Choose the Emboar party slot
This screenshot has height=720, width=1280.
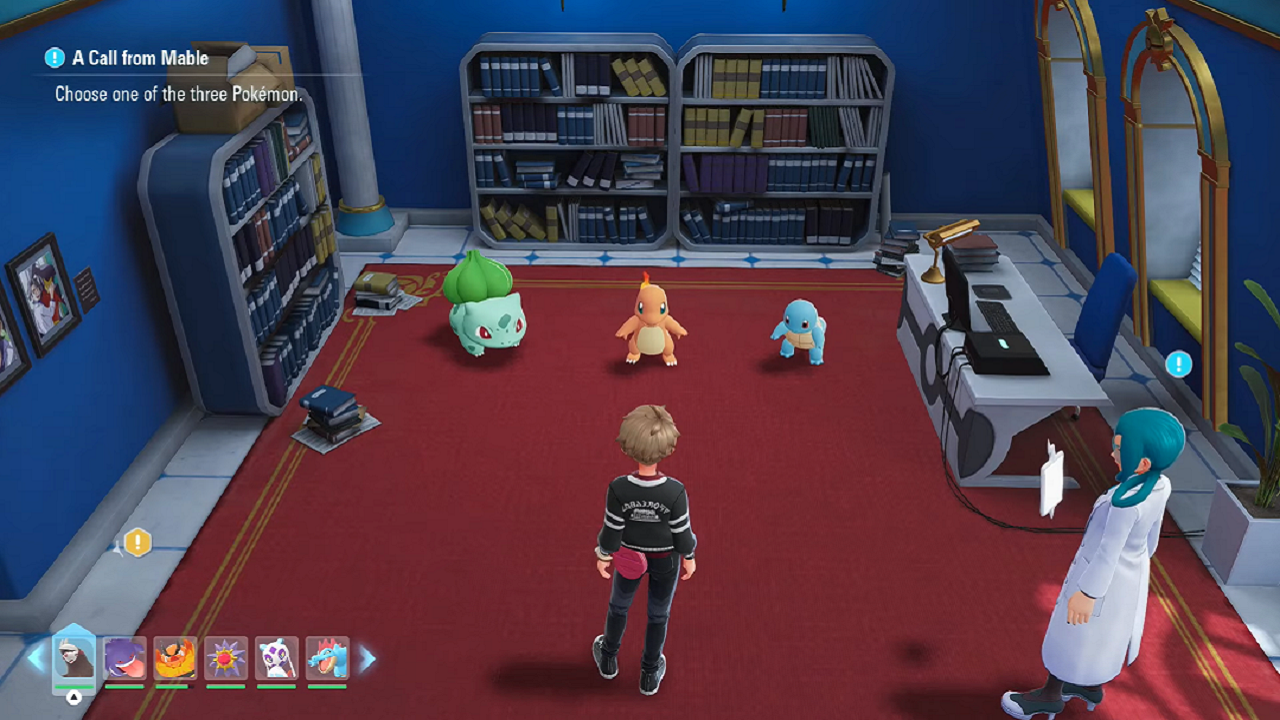(175, 659)
